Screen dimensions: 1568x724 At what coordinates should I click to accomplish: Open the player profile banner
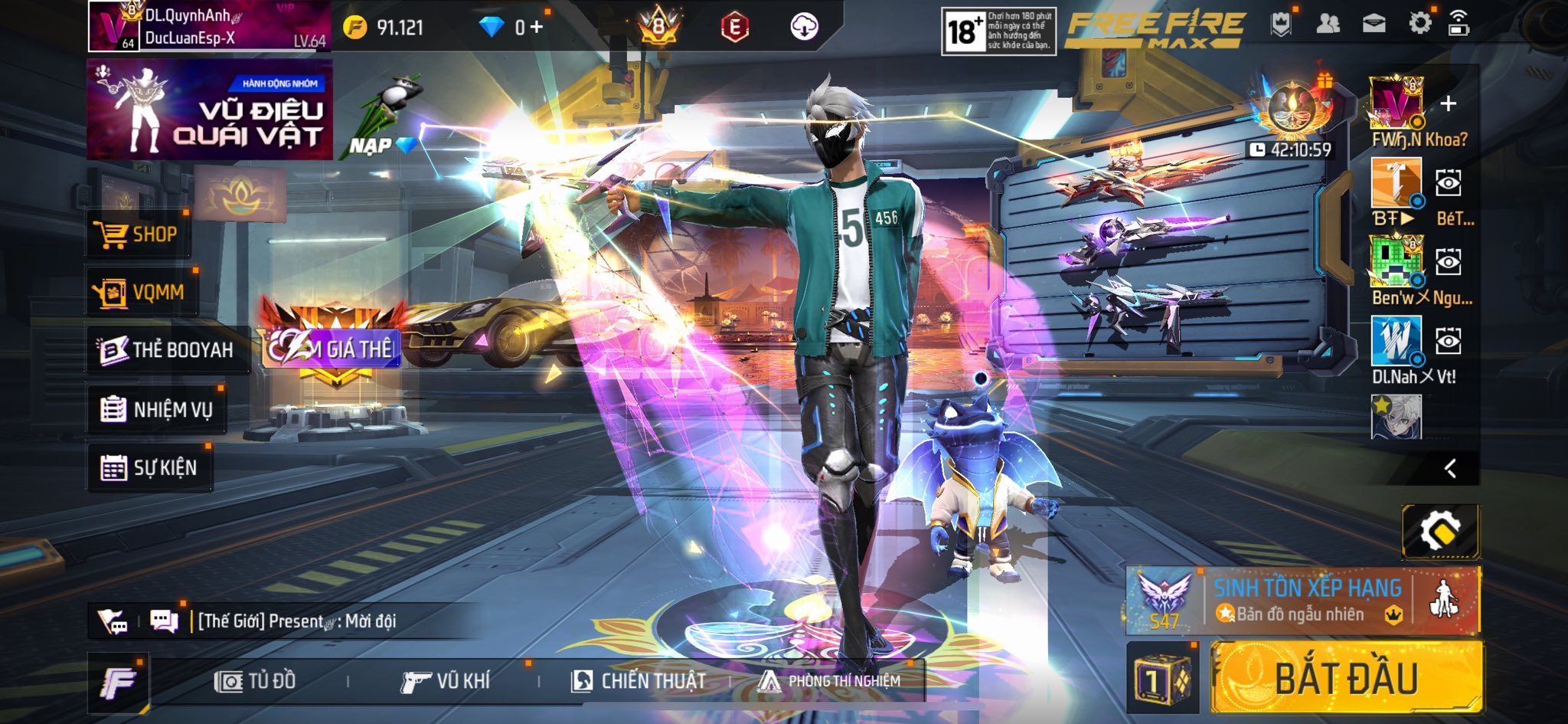point(209,27)
